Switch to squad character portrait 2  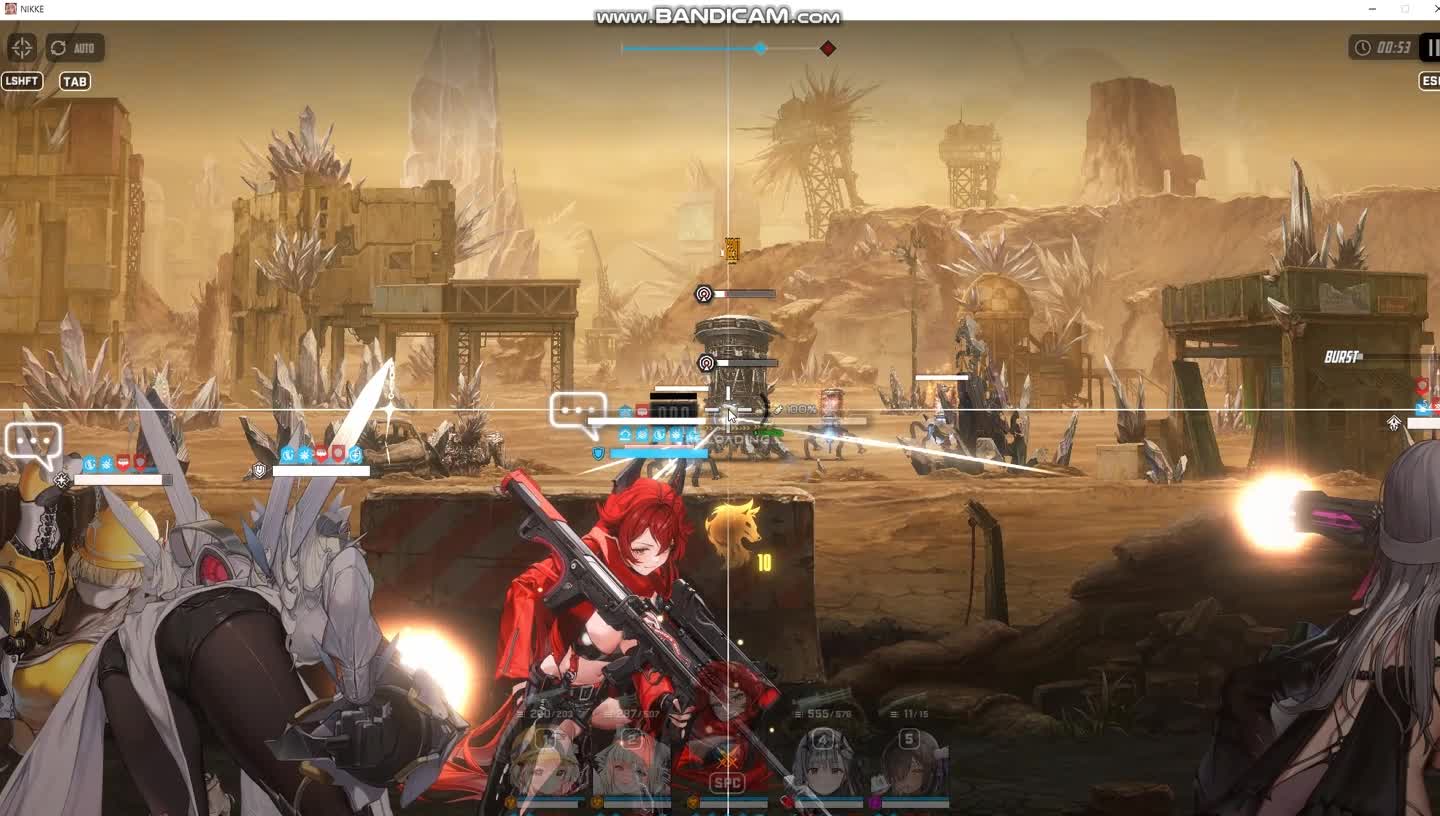click(631, 766)
